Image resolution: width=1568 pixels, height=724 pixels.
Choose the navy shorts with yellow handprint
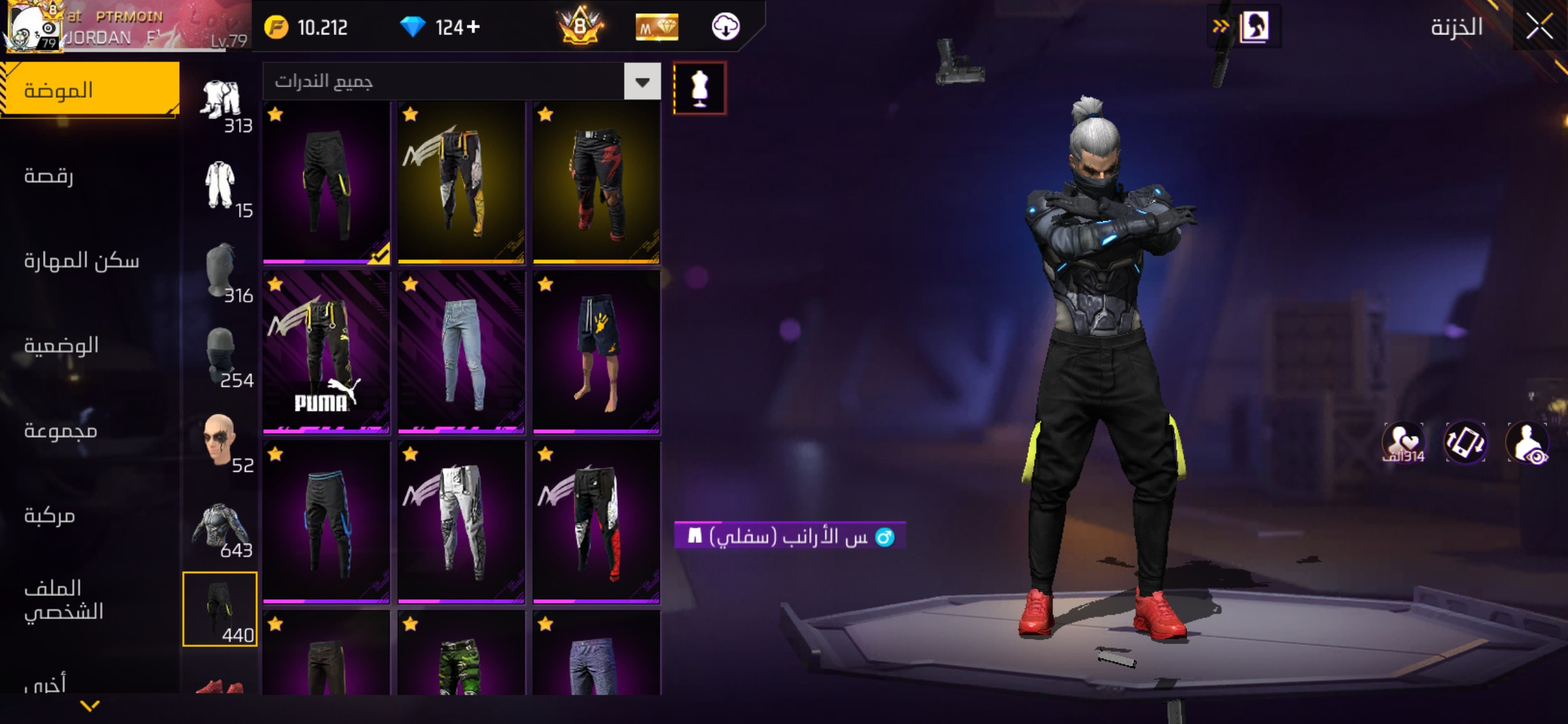click(596, 351)
